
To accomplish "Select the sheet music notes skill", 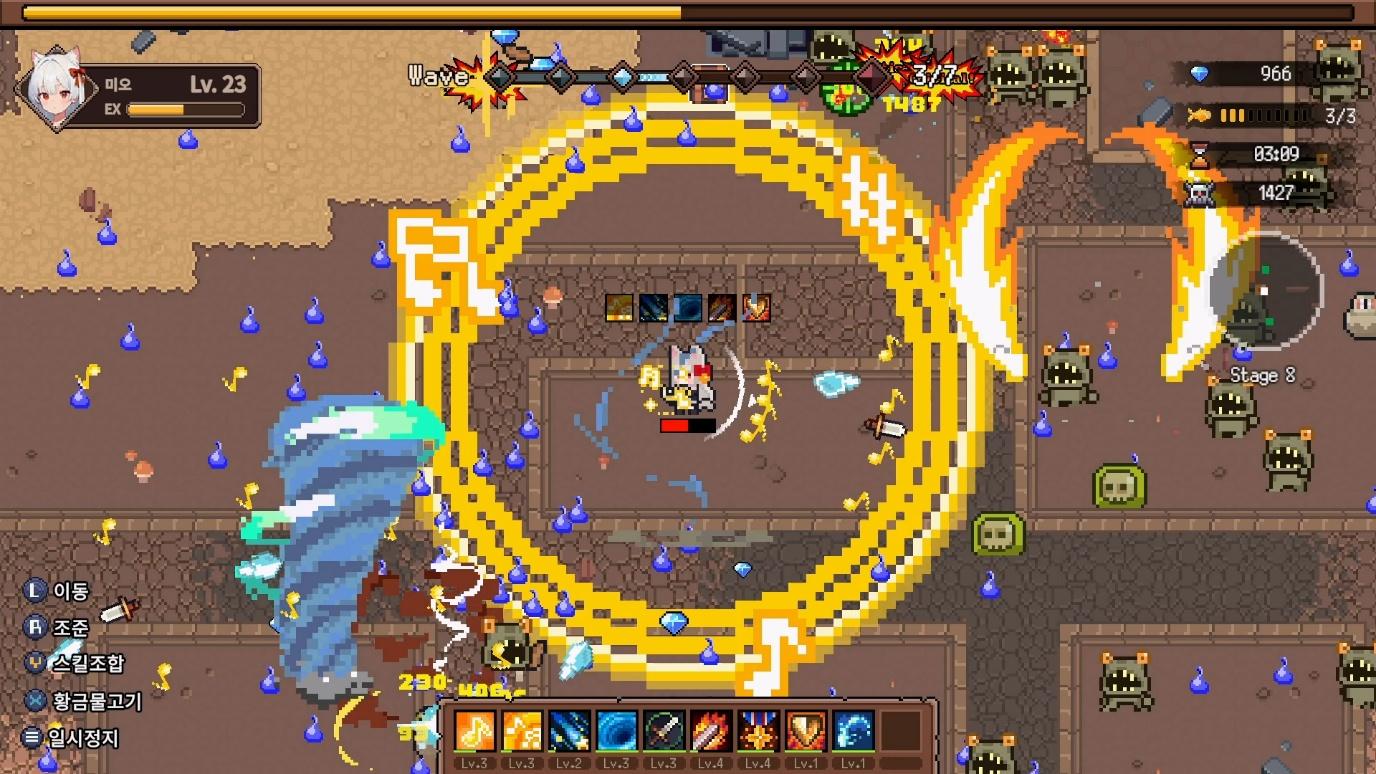I will point(522,731).
